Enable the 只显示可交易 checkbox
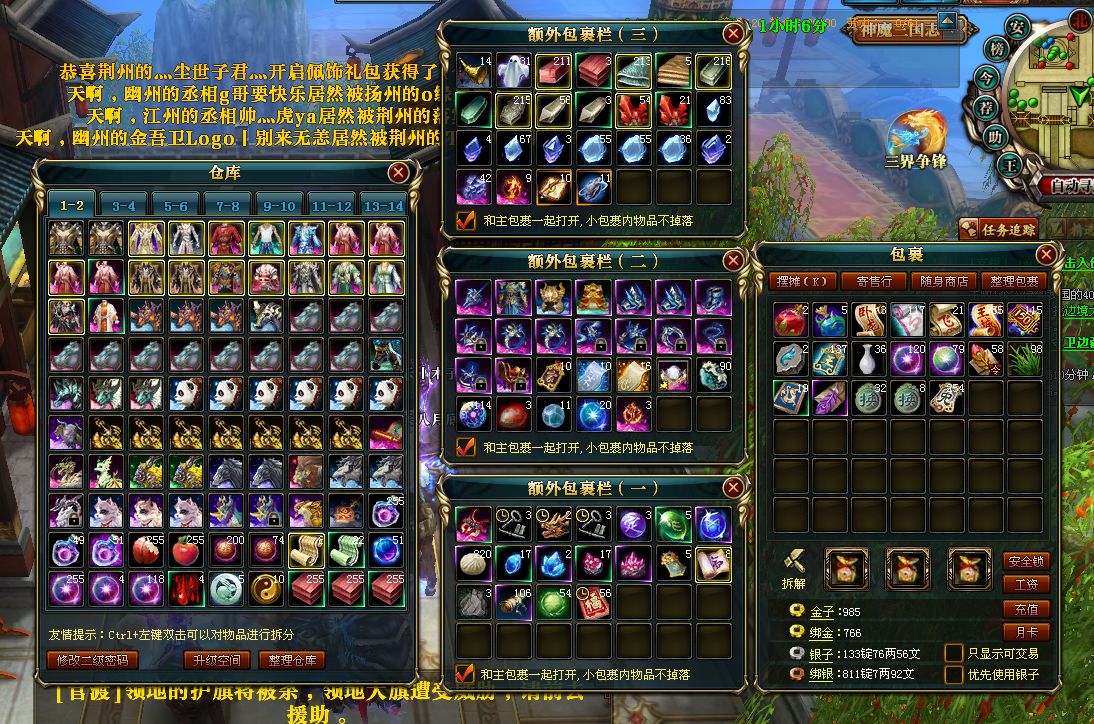The image size is (1094, 724). (954, 653)
